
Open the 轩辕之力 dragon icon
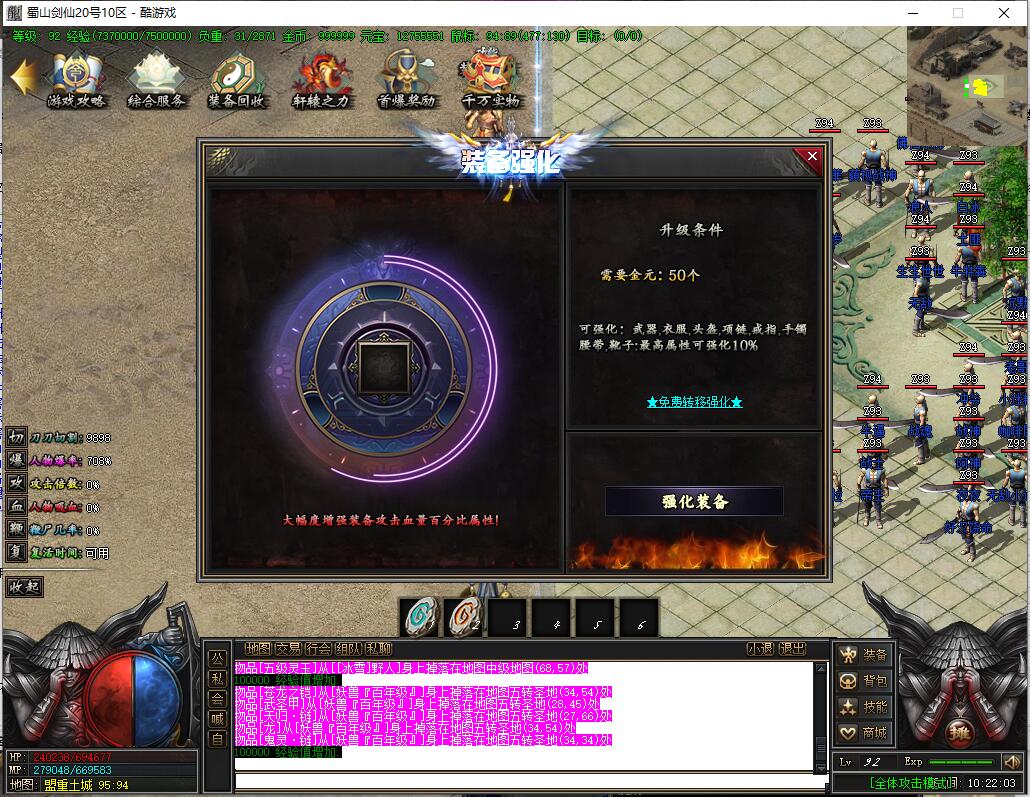tap(322, 79)
